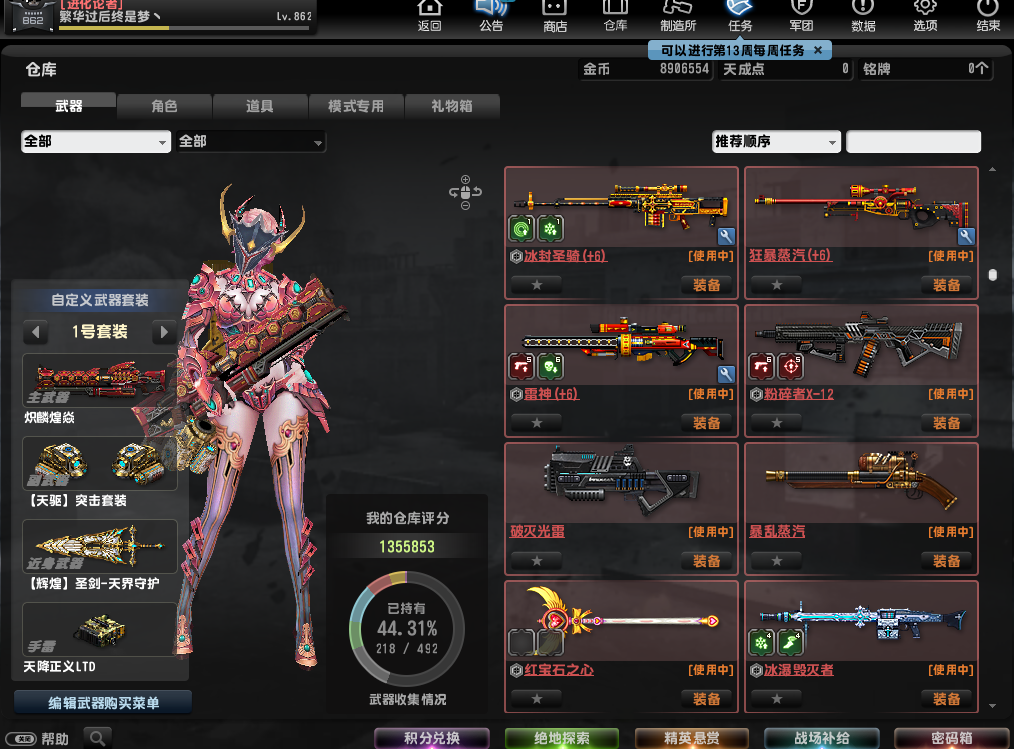Open the 推荐顺序 sort order dropdown
This screenshot has height=749, width=1014.
point(776,142)
